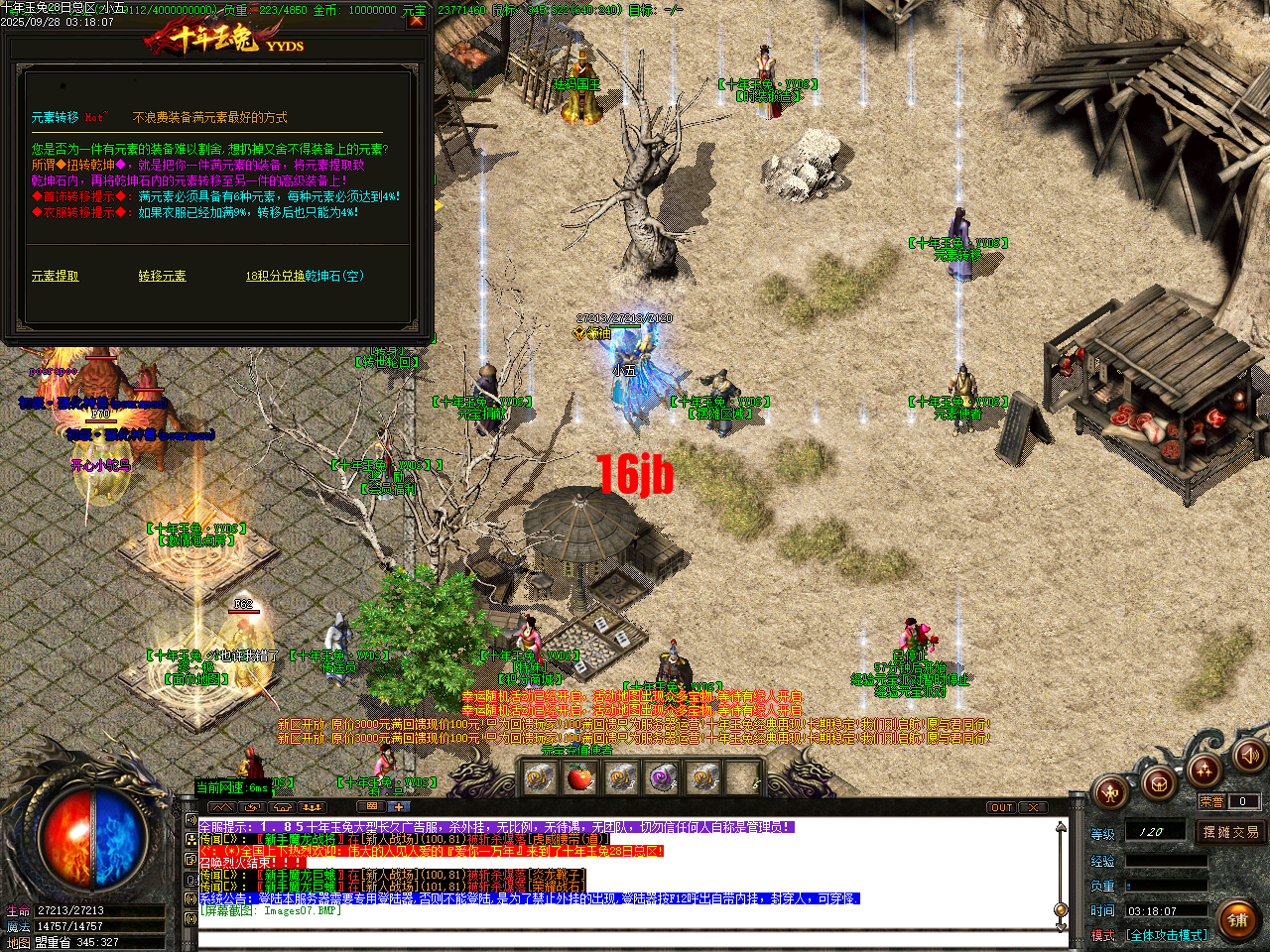Open the inventory bag icon bottom right
The height and width of the screenshot is (952, 1270).
click(1159, 783)
